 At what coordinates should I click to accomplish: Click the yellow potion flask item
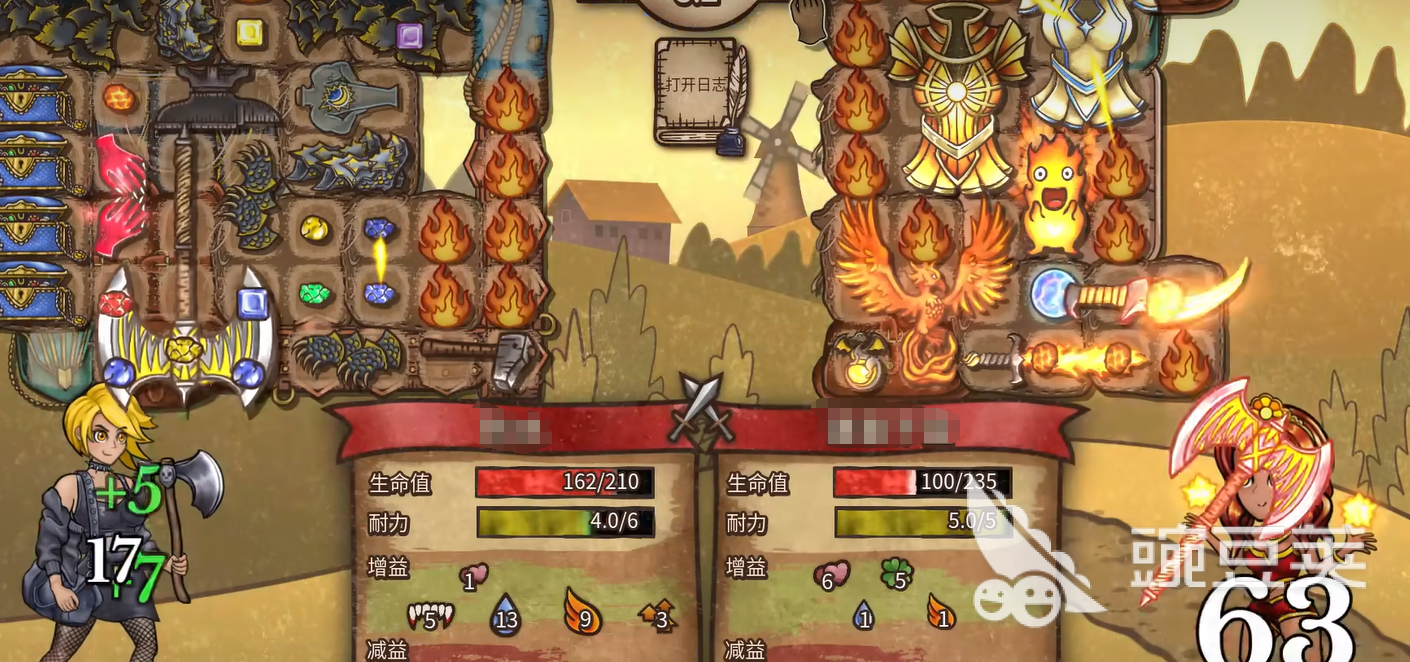(x=856, y=365)
